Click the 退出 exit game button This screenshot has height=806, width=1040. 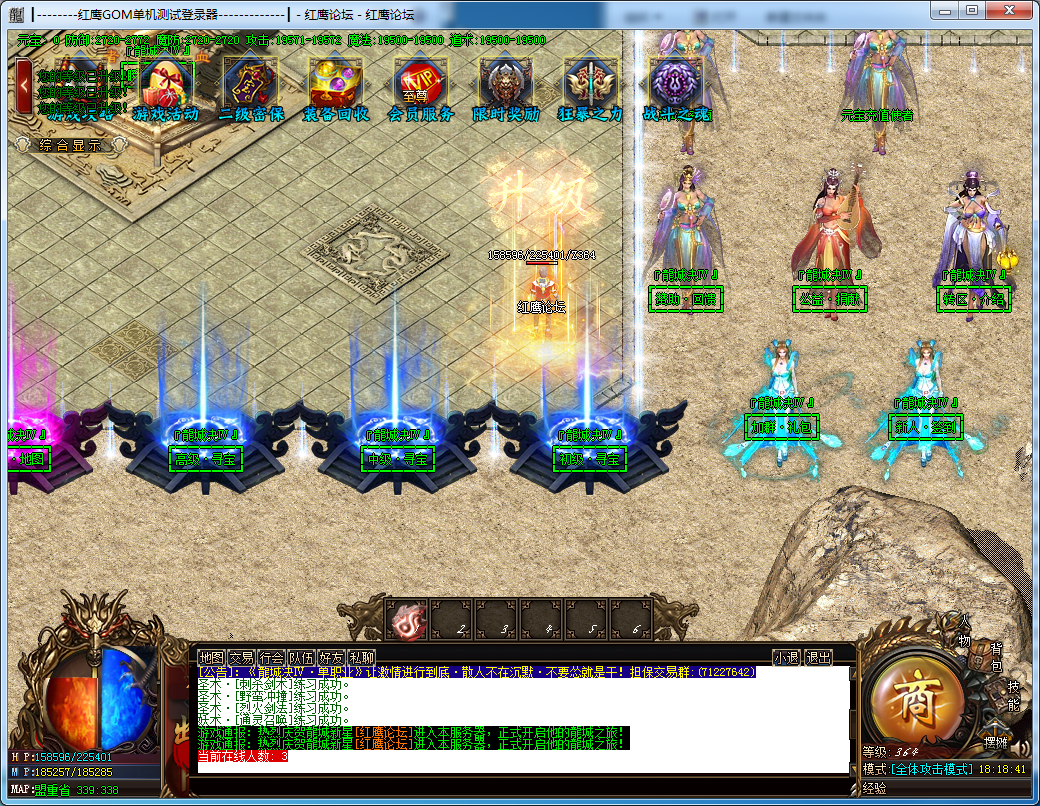(818, 657)
